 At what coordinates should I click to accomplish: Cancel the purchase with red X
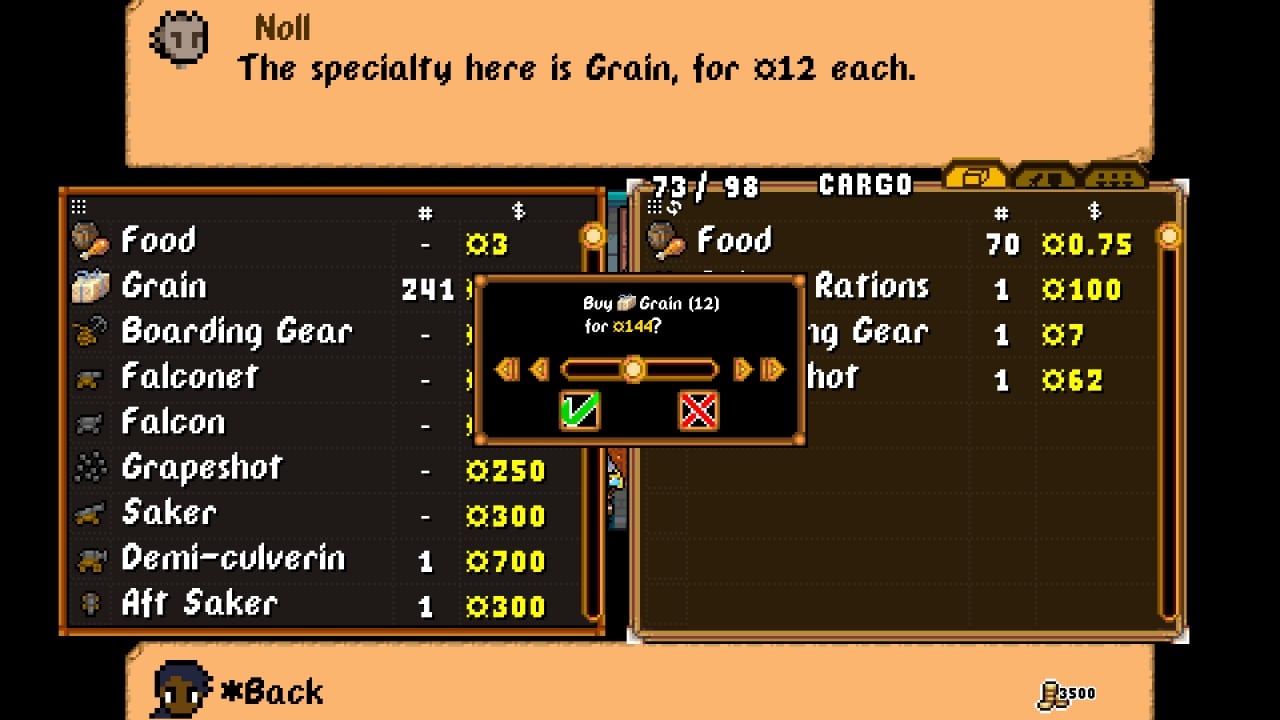pyautogui.click(x=698, y=410)
